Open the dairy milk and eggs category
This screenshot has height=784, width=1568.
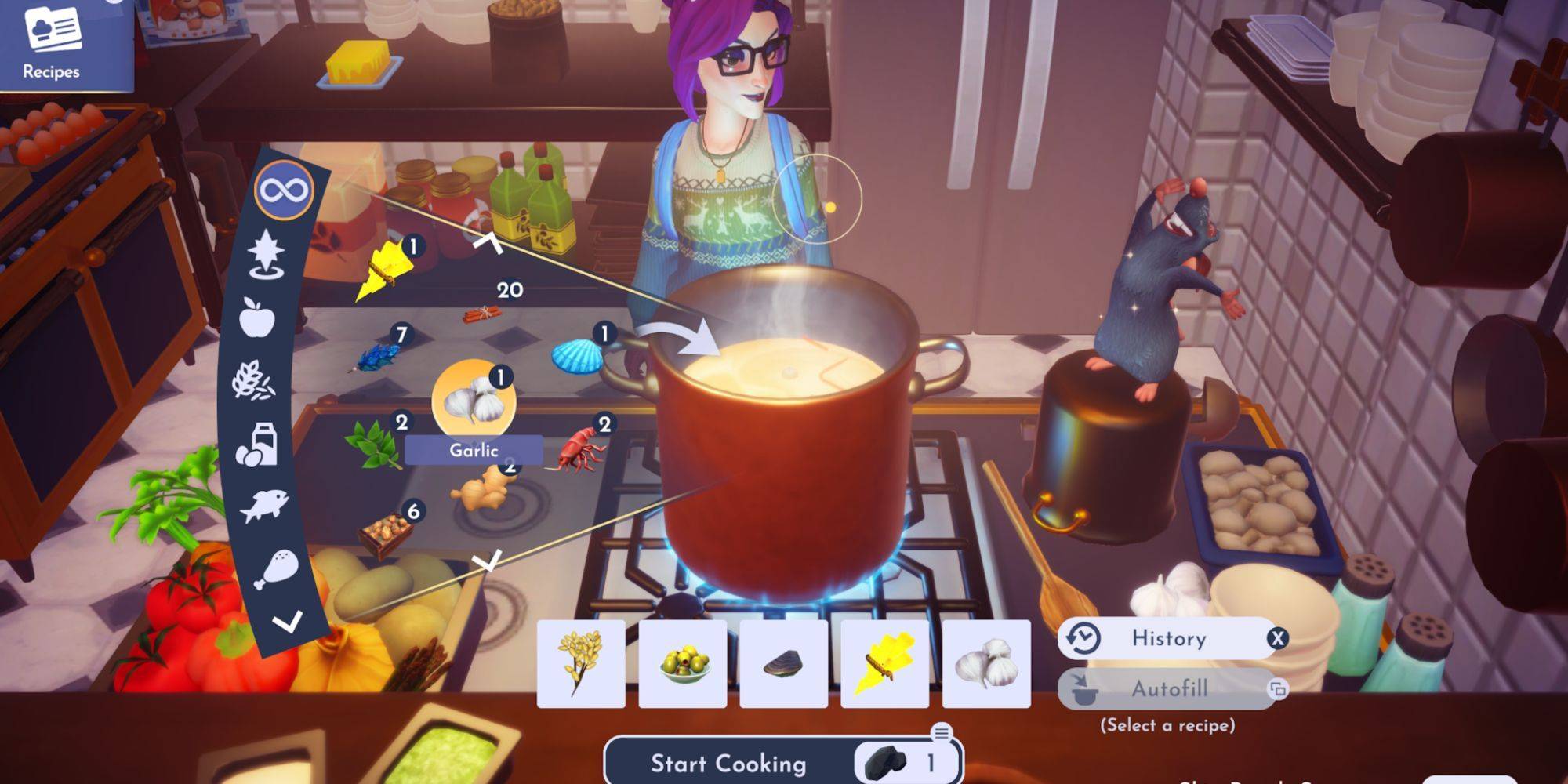(256, 445)
